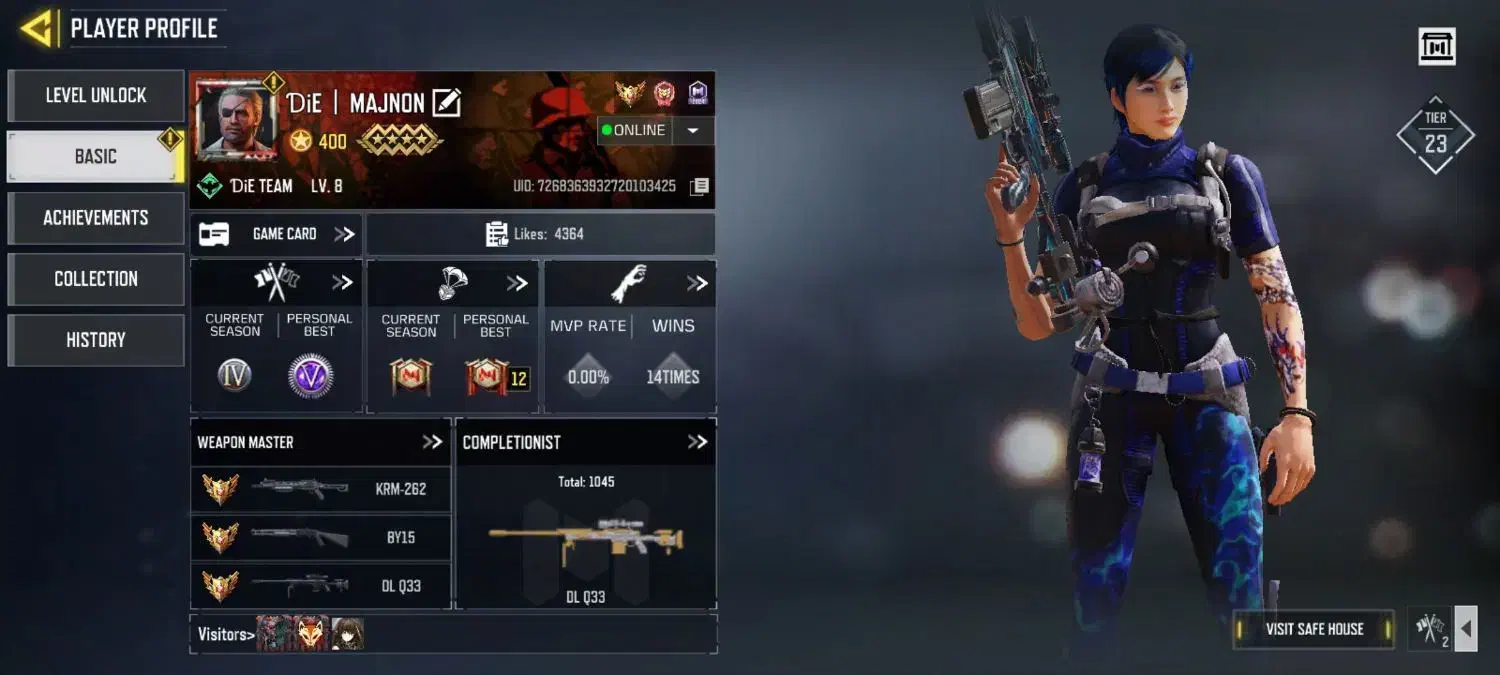
Task: Open the Online status dropdown
Action: pos(692,130)
